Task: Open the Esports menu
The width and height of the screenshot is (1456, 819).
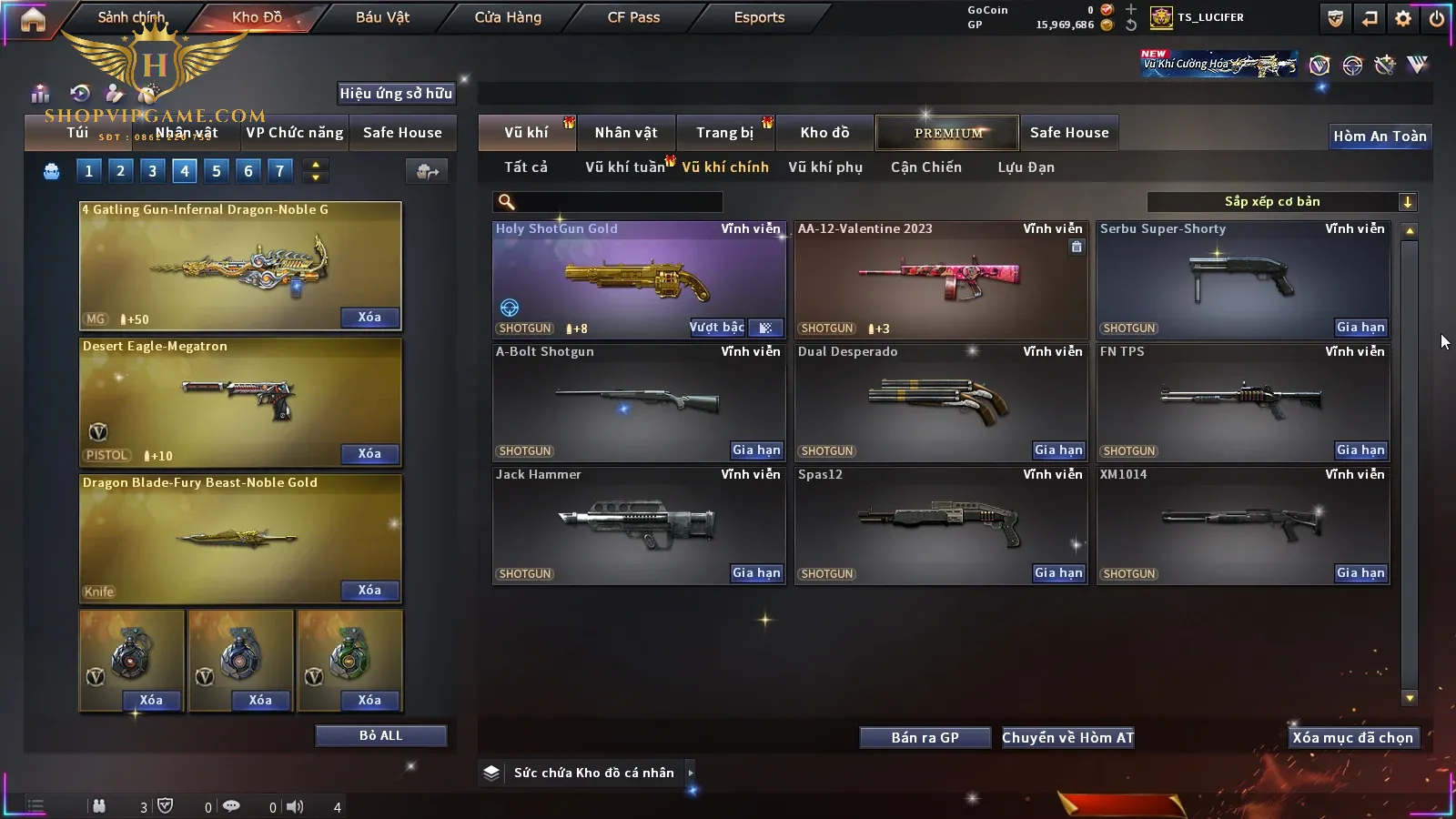Action: (759, 17)
